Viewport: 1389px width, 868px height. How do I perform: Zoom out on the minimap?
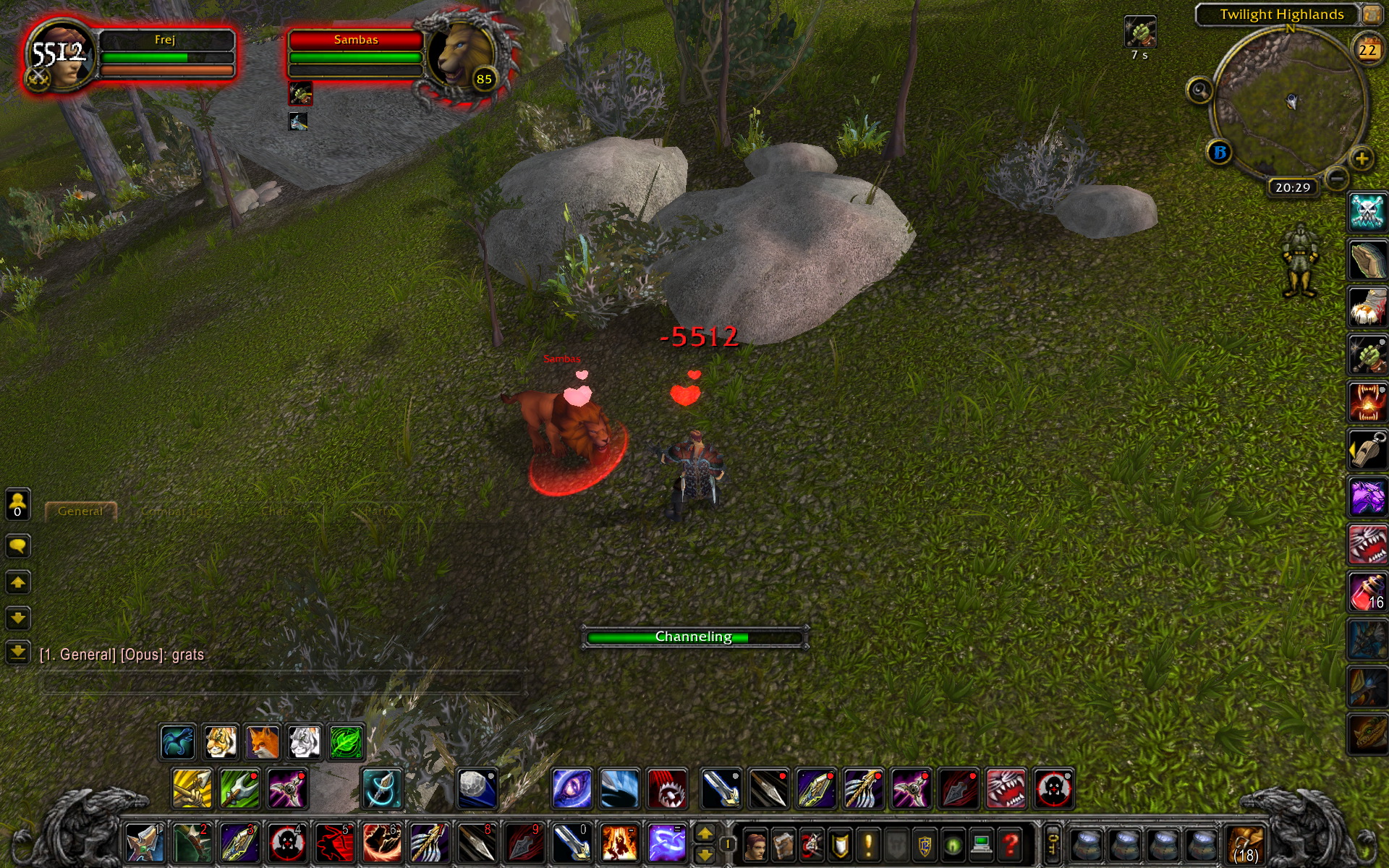[1337, 178]
